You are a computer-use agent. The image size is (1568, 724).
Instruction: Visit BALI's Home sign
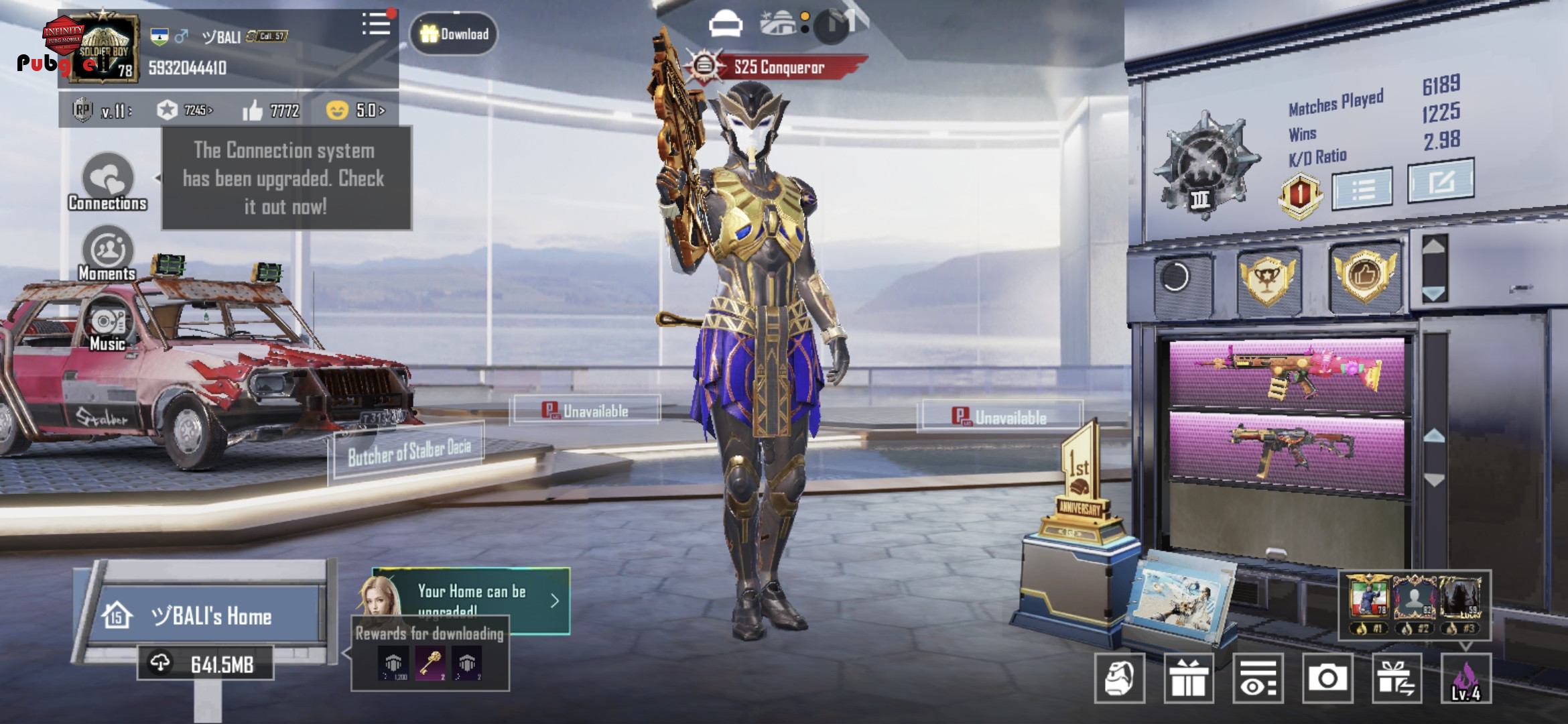[x=209, y=615]
